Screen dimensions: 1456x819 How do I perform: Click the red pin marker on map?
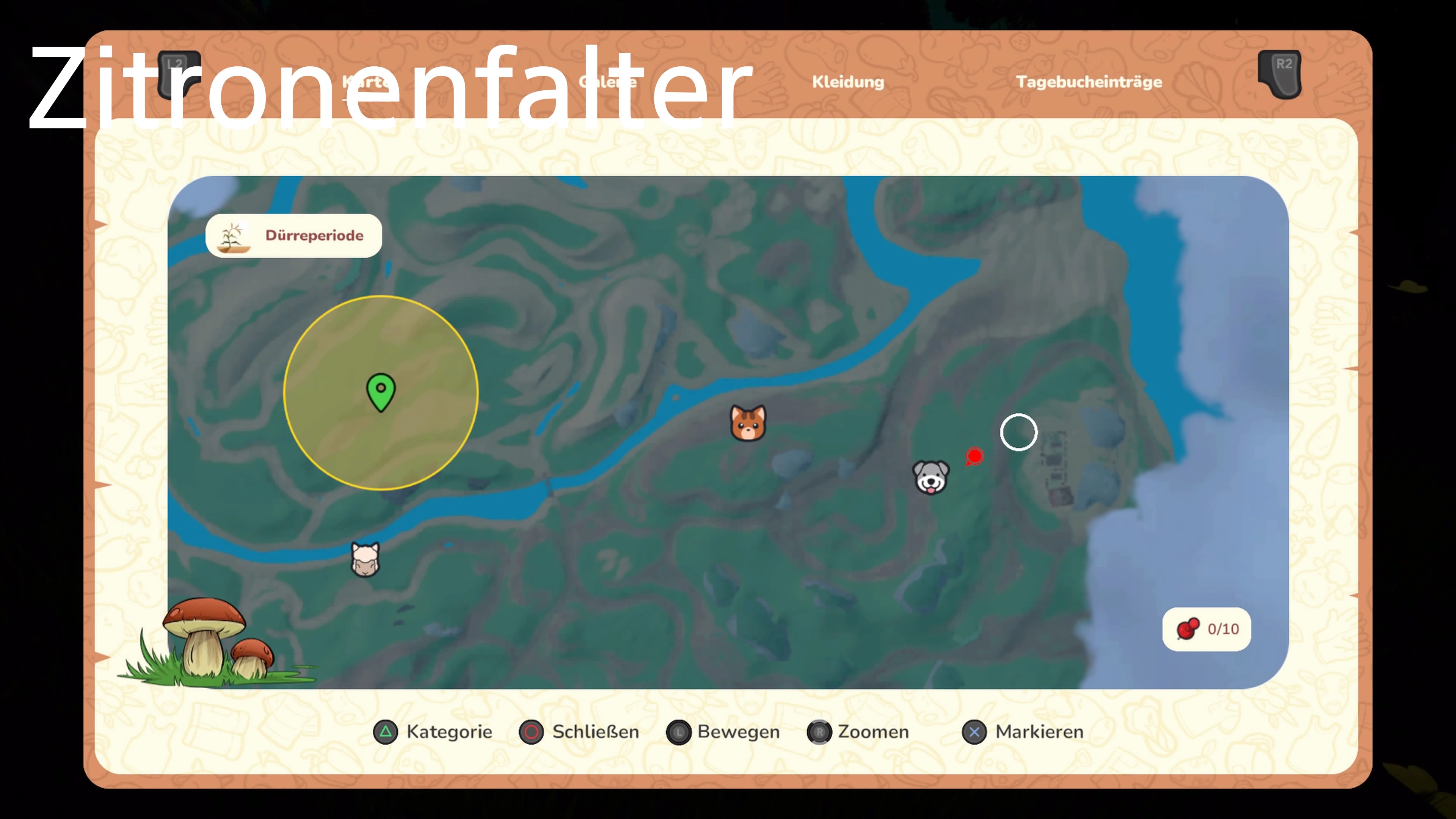pyautogui.click(x=974, y=456)
